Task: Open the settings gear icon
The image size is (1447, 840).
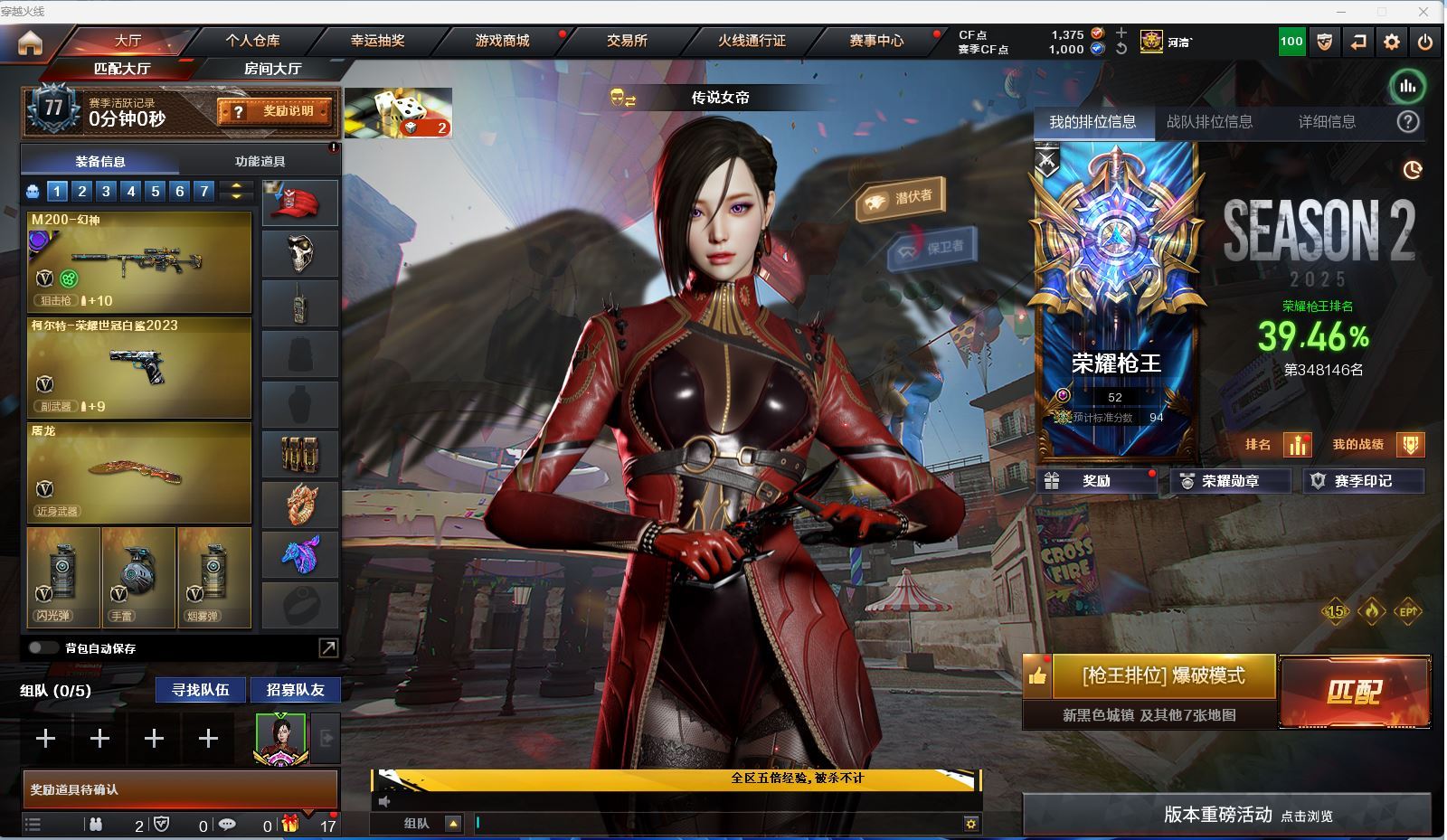Action: 1391,42
